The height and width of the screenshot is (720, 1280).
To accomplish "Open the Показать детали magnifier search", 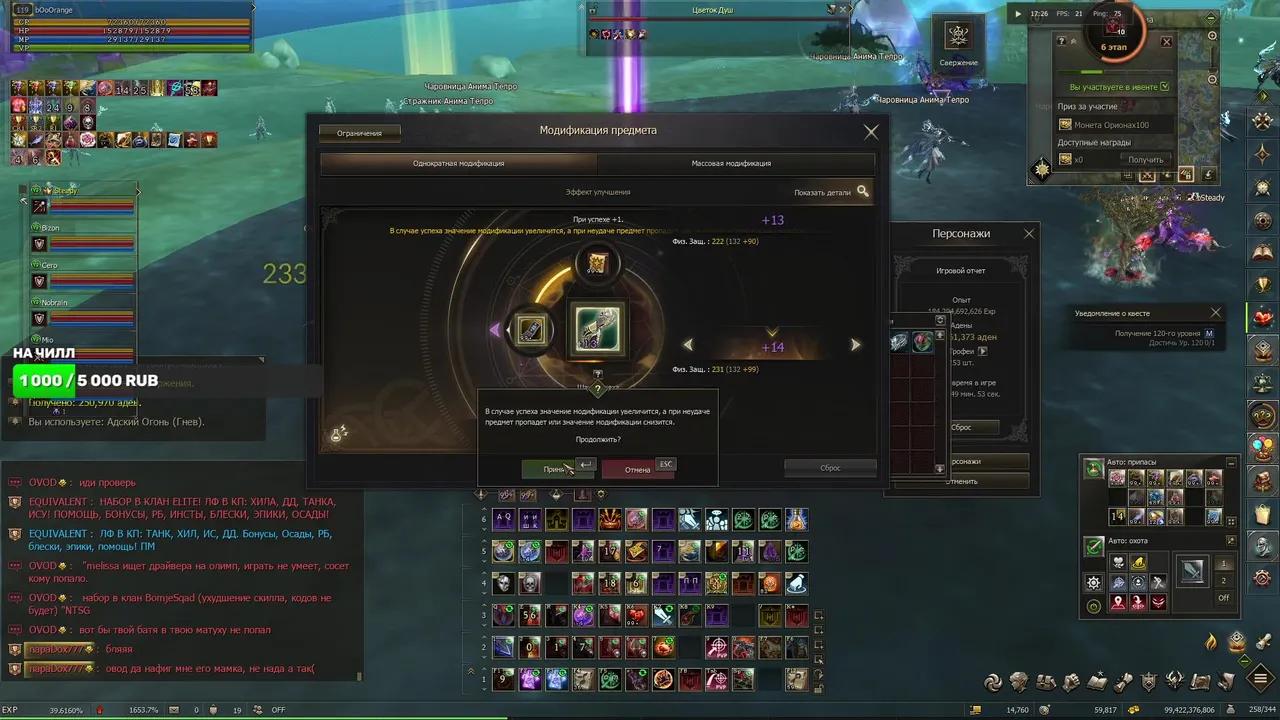I will pyautogui.click(x=863, y=191).
